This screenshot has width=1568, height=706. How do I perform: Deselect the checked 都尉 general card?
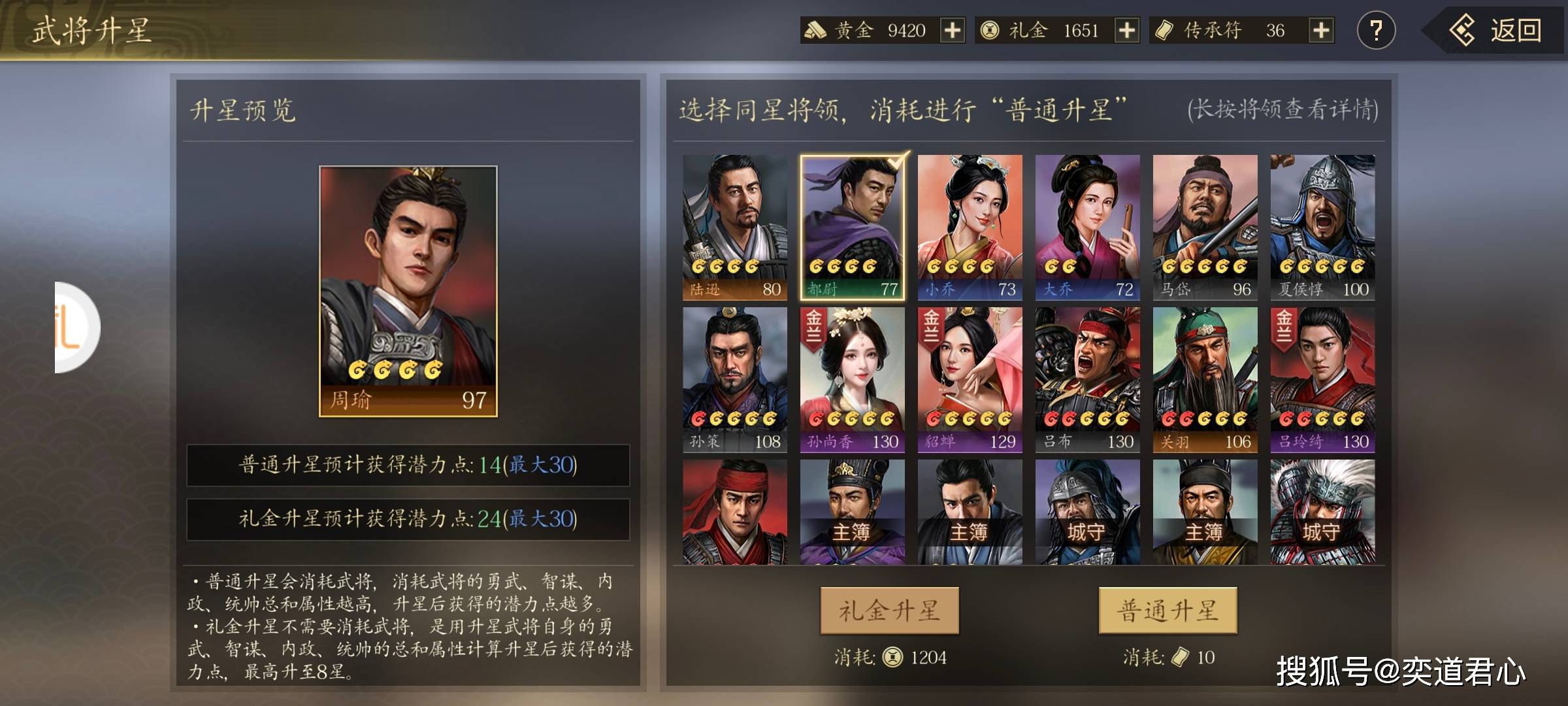[853, 227]
